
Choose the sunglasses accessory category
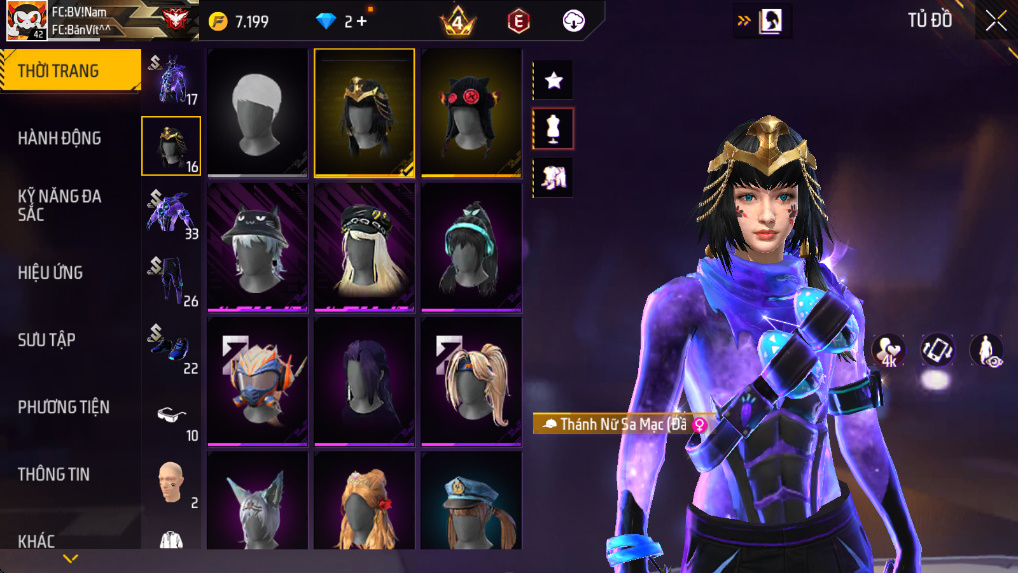point(171,415)
